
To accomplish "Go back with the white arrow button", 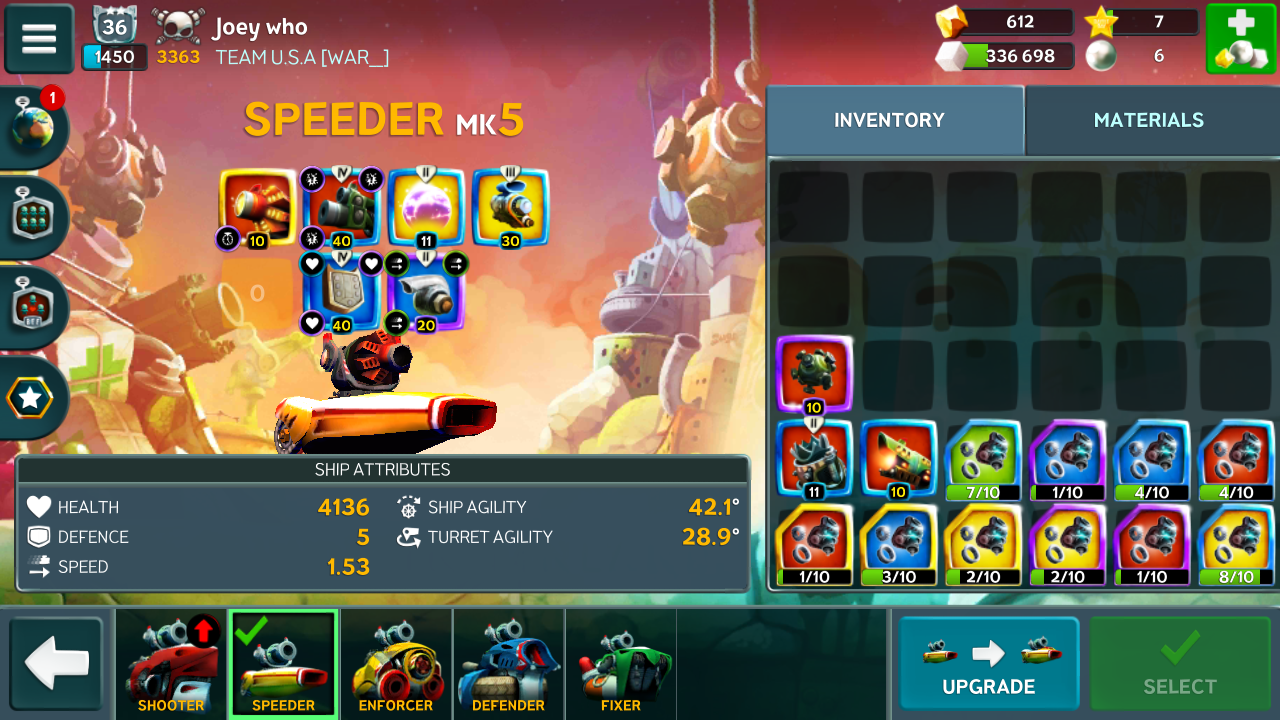I will 57,663.
